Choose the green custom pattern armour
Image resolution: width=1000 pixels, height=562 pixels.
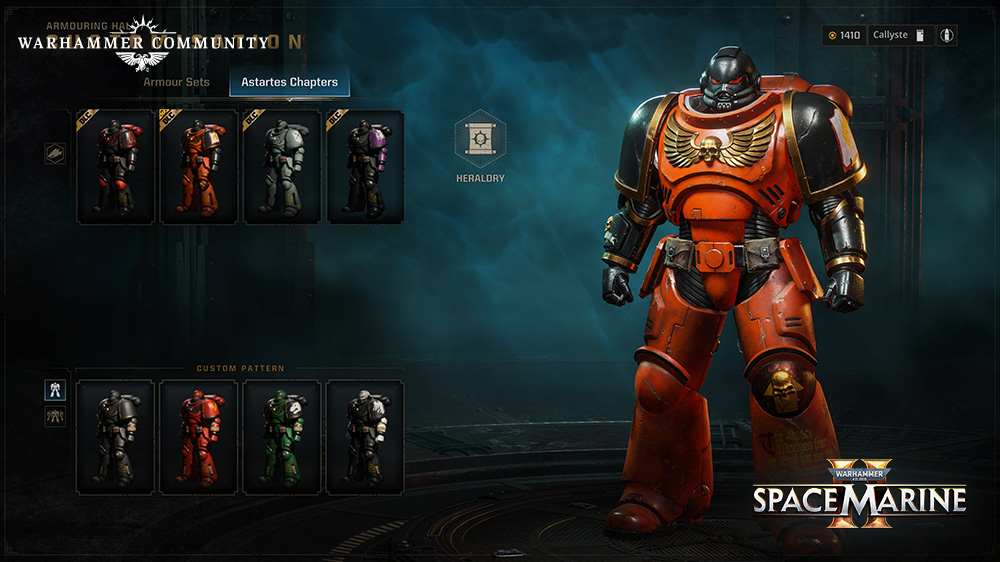coord(282,437)
